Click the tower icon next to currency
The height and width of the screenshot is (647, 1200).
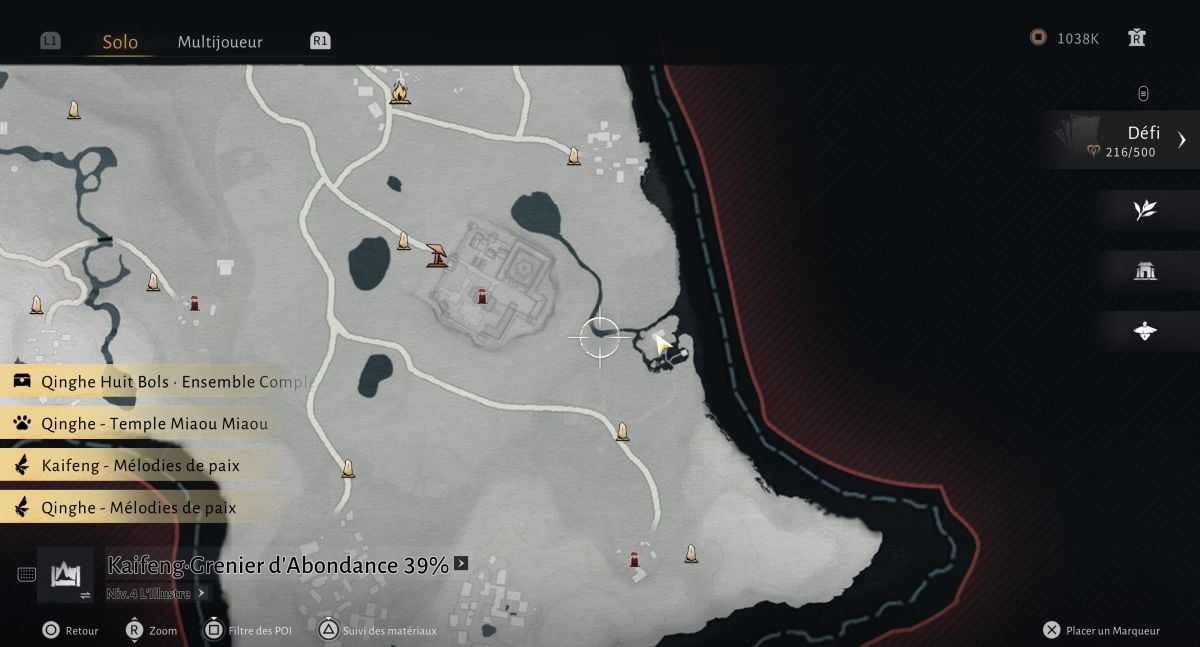(1136, 38)
